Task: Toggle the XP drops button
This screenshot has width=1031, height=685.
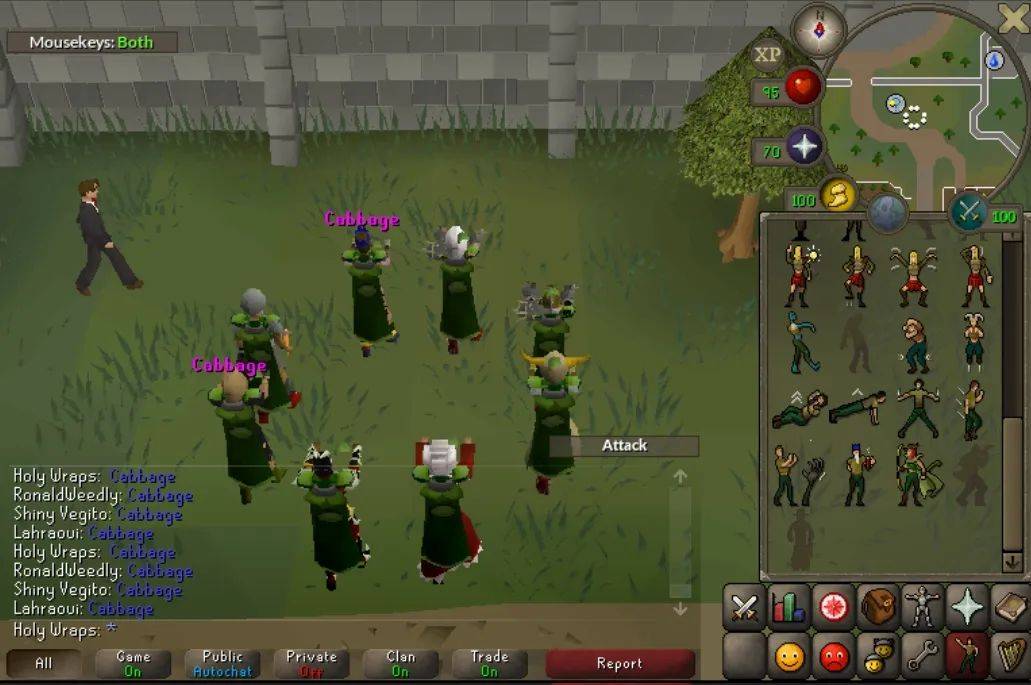Action: (x=768, y=55)
